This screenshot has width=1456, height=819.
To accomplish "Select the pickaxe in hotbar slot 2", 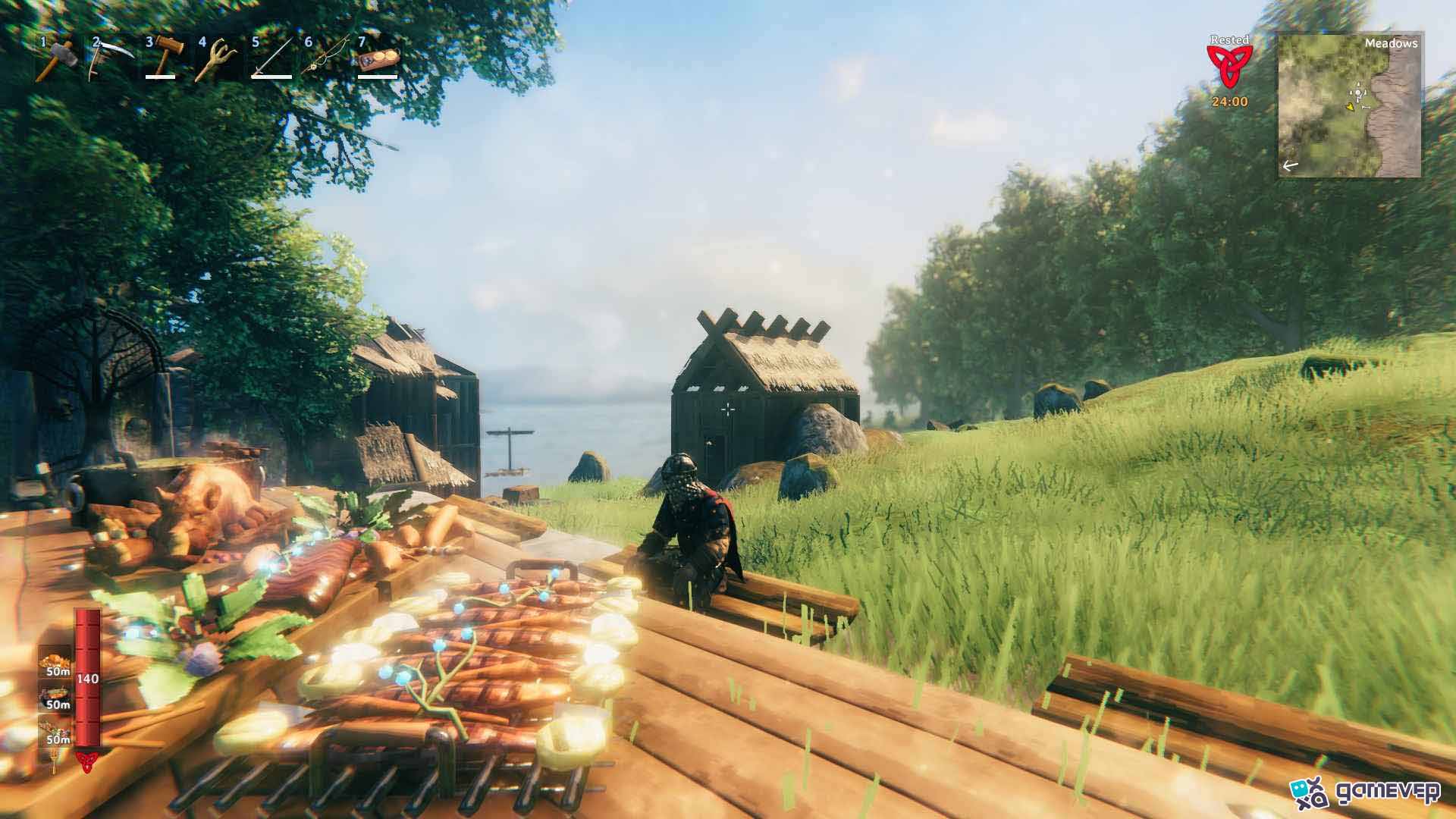I will pyautogui.click(x=110, y=61).
